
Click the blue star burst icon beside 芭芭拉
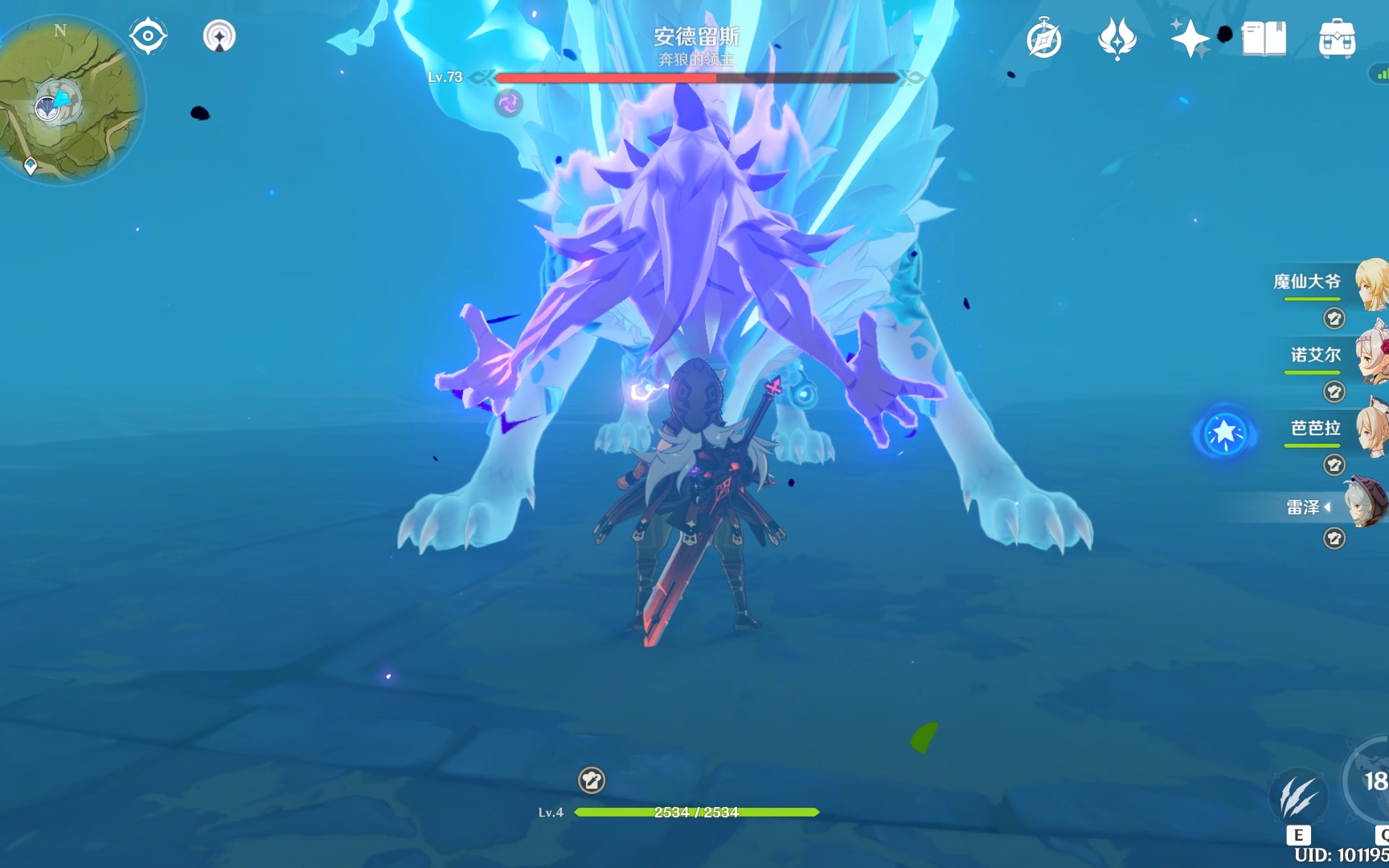1224,432
